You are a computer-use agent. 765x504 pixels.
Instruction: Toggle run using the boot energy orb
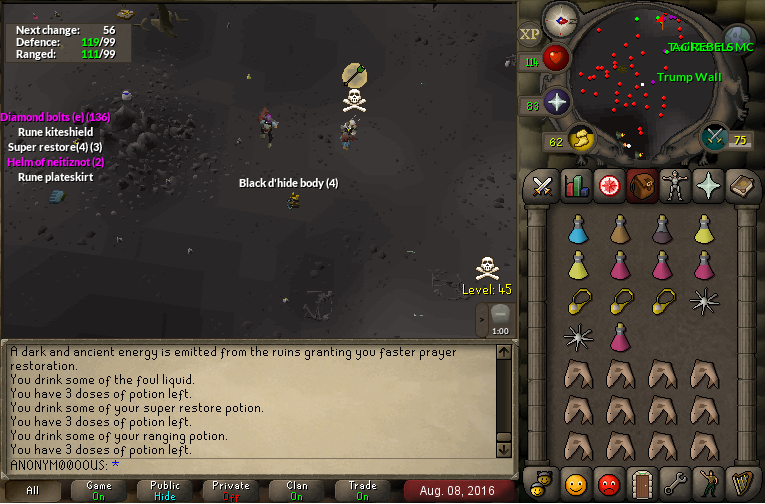coord(580,138)
